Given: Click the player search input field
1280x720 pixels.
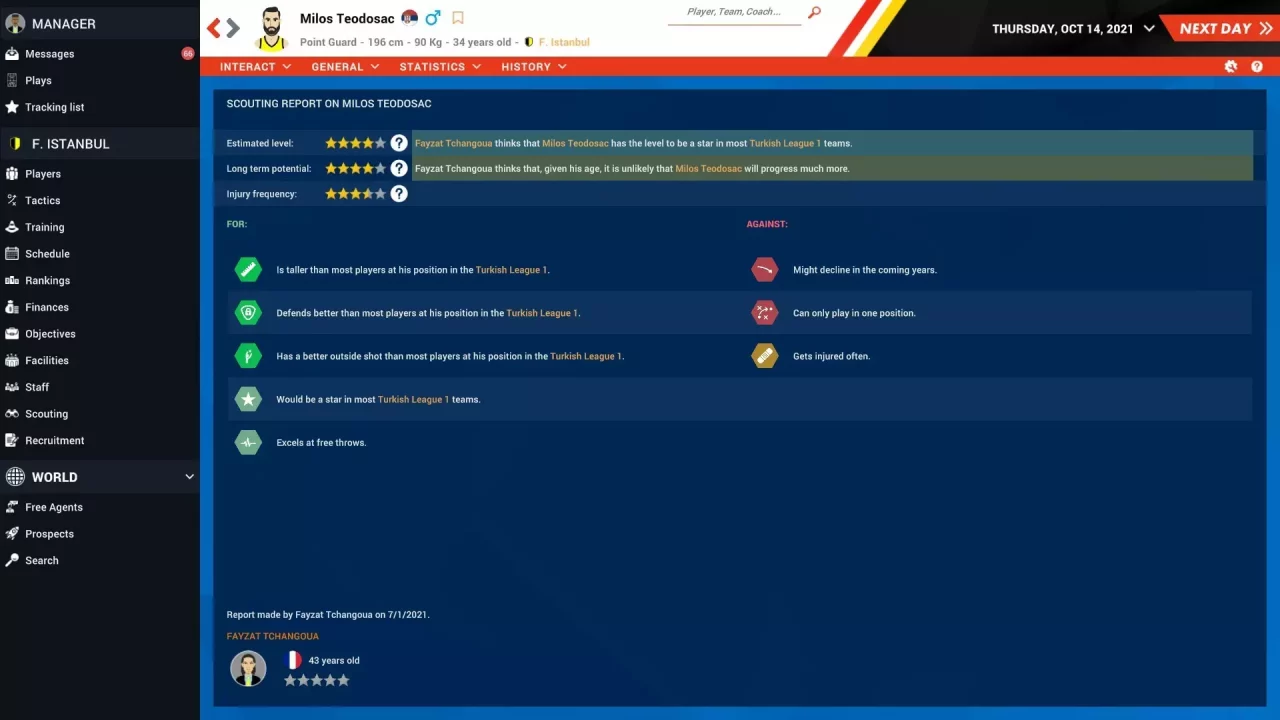Looking at the screenshot, I should pos(735,14).
